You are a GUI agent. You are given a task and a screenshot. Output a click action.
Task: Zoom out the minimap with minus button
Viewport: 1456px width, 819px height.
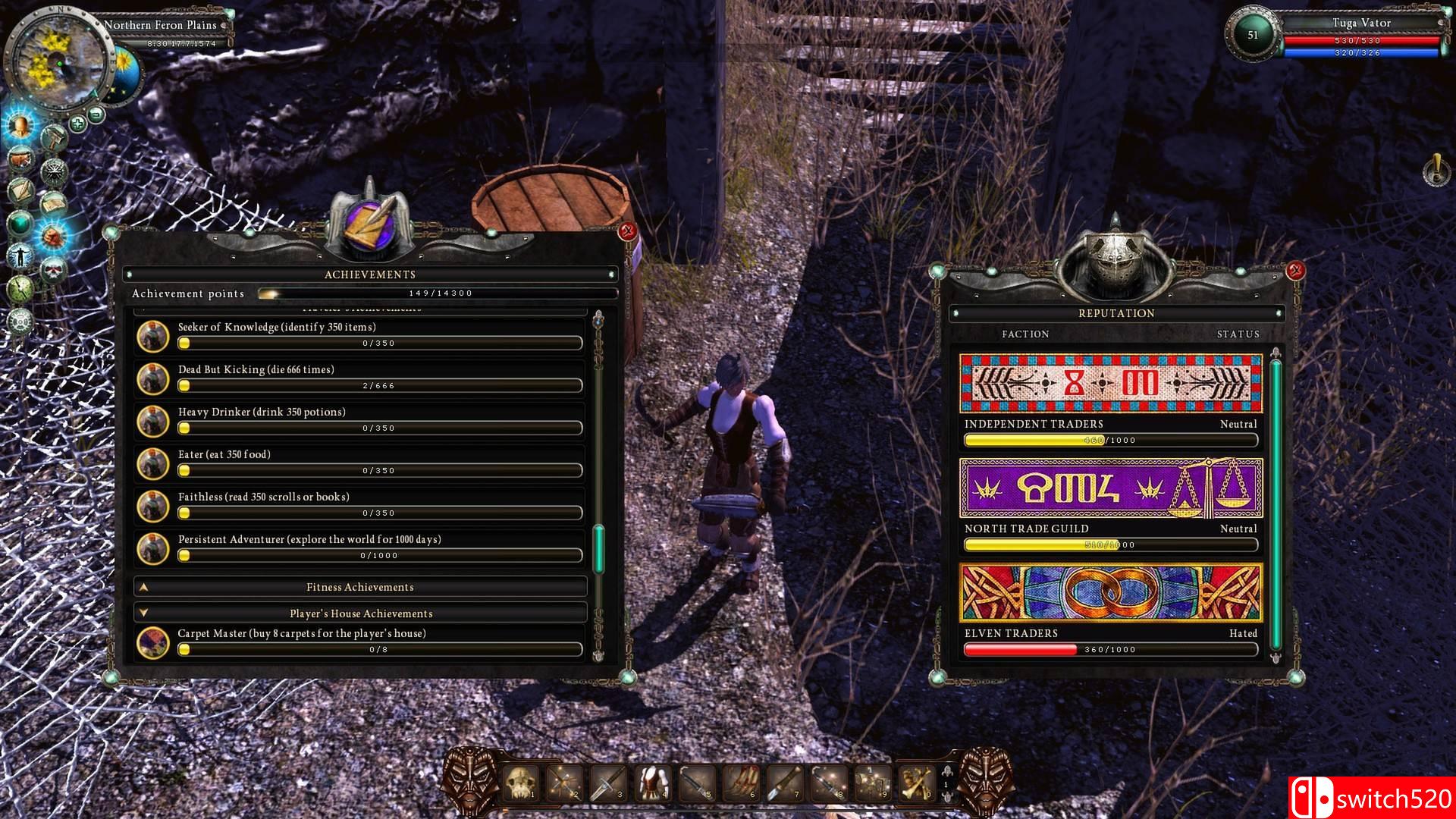[x=96, y=115]
